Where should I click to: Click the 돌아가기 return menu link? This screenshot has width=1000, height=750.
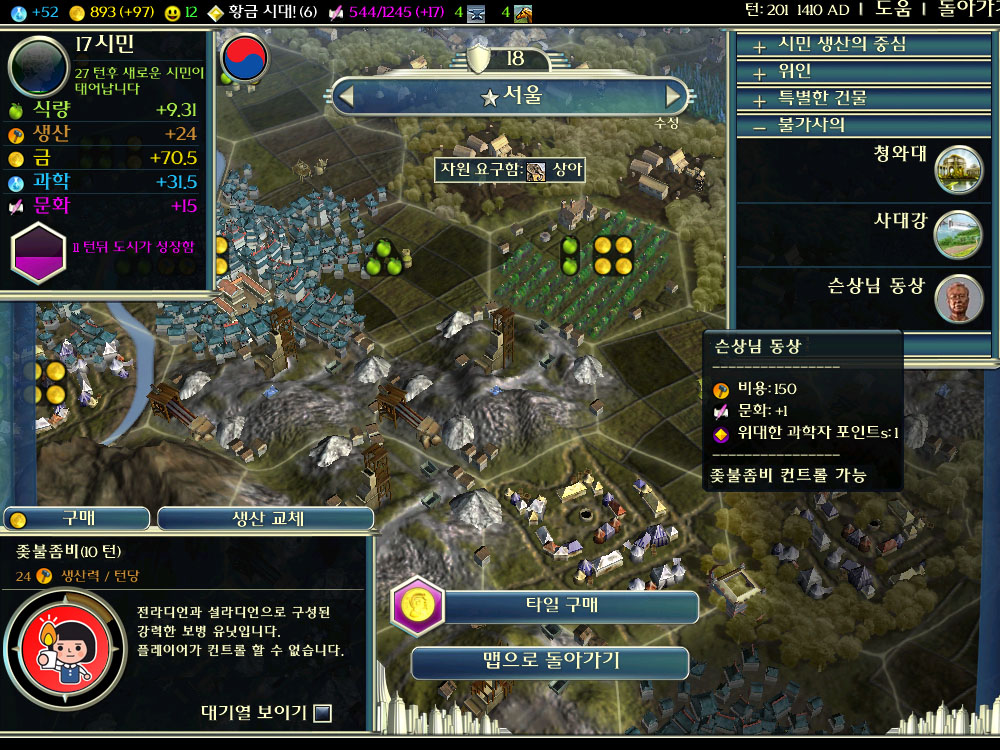pos(965,9)
